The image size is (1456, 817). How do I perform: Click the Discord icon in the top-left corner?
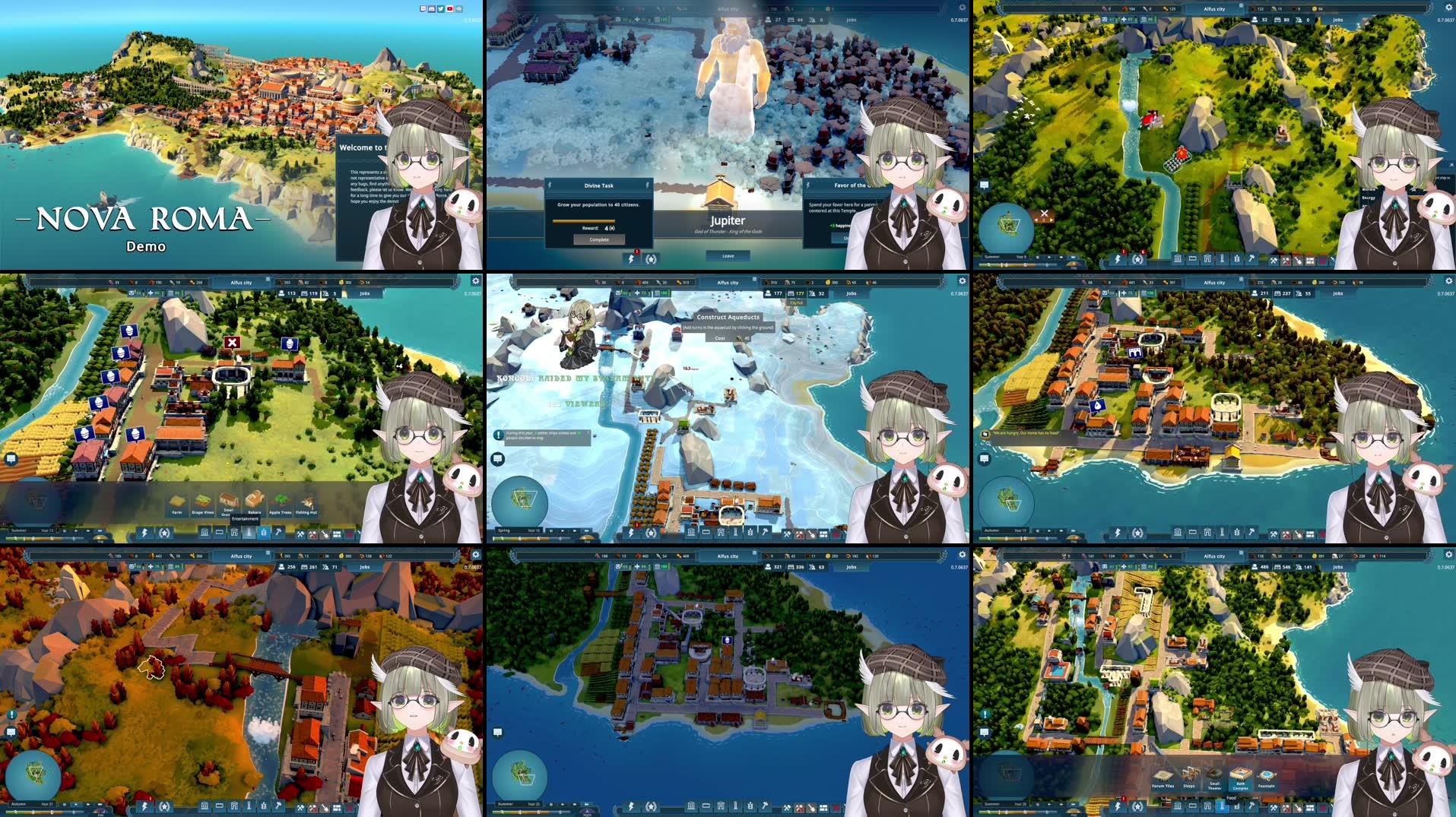click(x=432, y=9)
